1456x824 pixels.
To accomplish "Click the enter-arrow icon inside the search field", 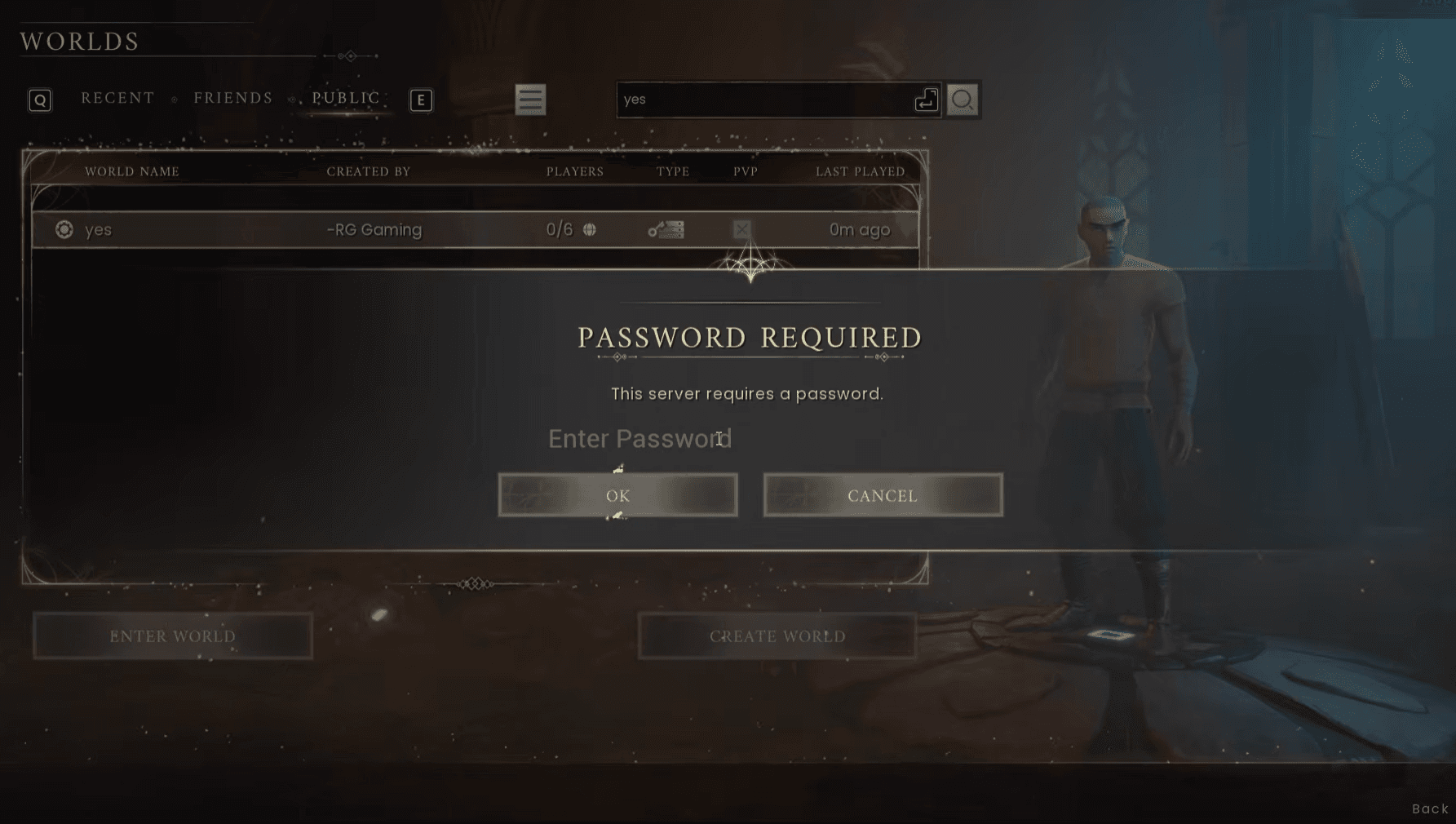I will (x=924, y=100).
